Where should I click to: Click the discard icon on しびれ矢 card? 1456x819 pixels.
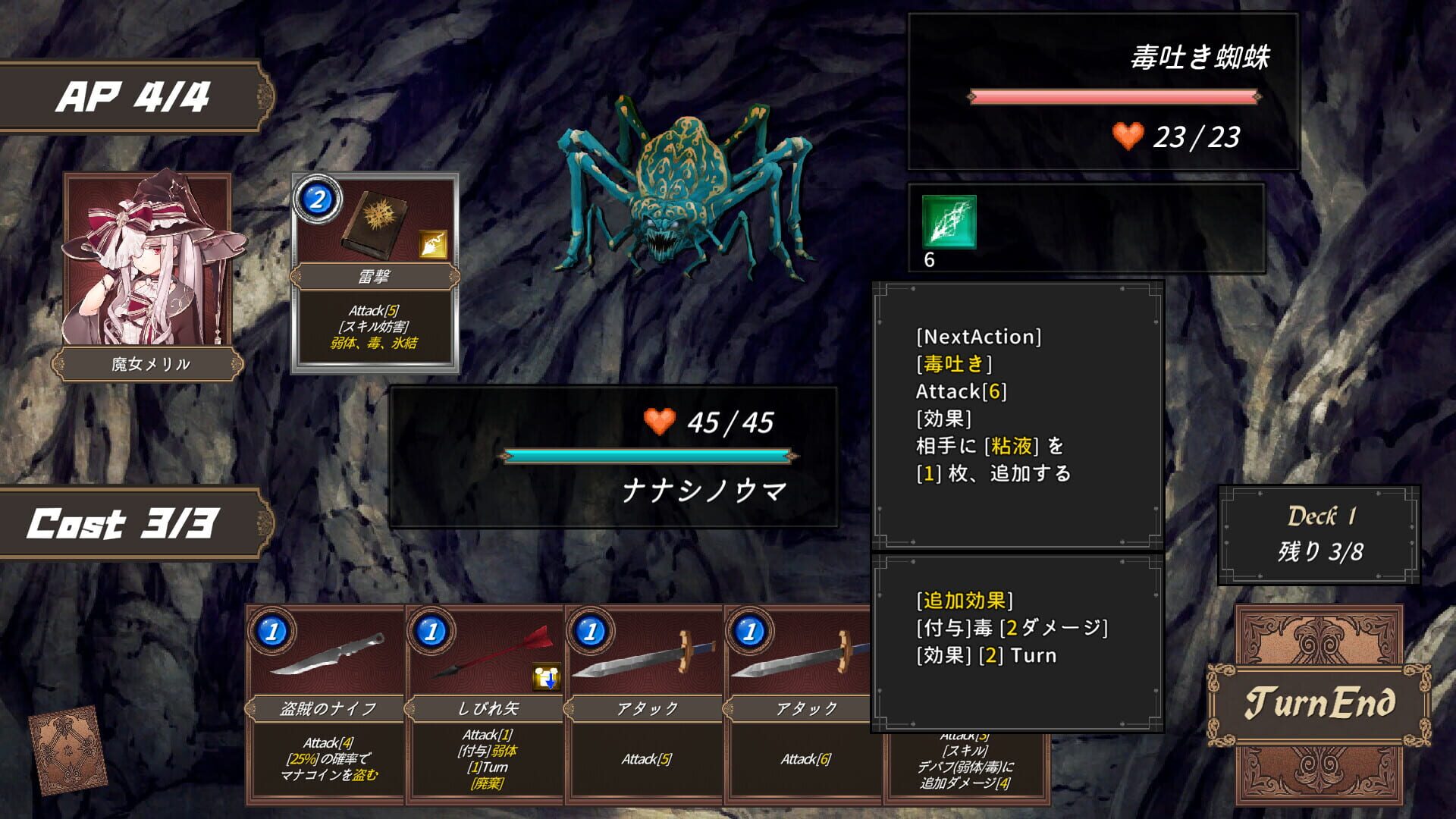click(547, 676)
